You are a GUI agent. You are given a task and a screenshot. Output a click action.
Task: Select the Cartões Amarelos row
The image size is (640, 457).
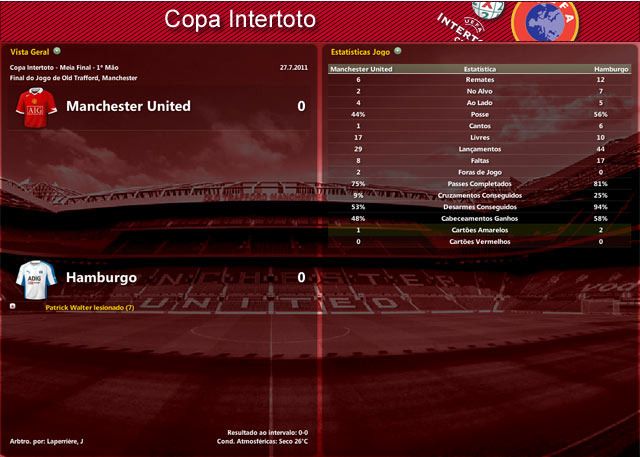click(480, 230)
